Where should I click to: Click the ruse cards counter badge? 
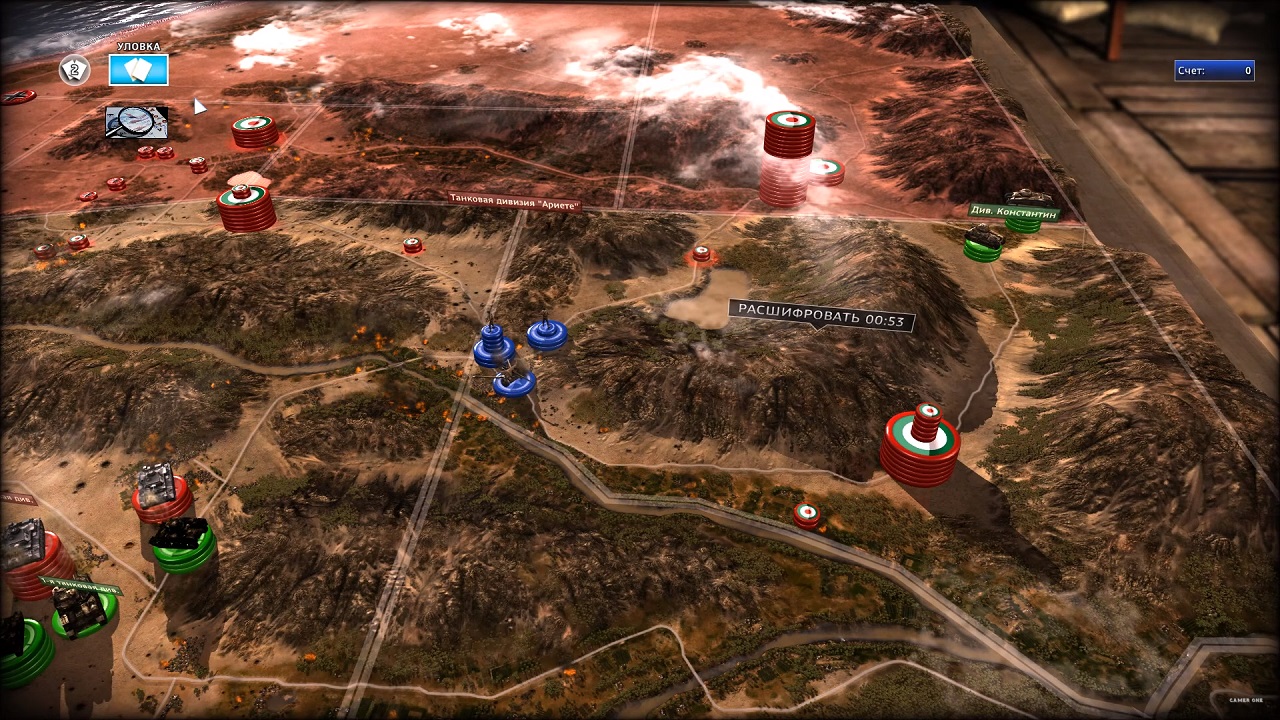(75, 70)
